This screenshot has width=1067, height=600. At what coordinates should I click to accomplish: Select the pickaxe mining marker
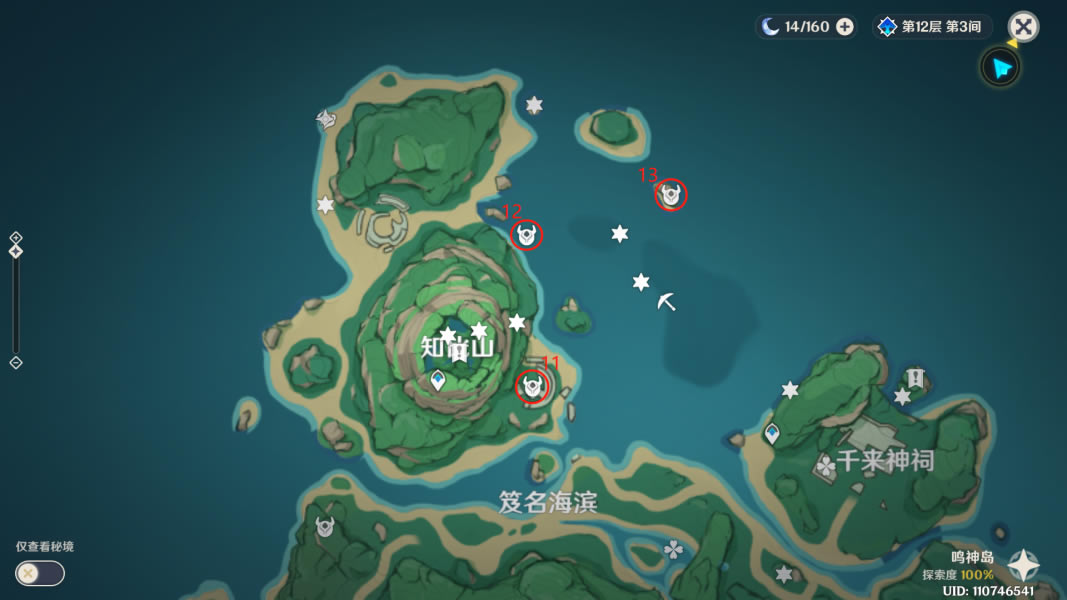667,301
